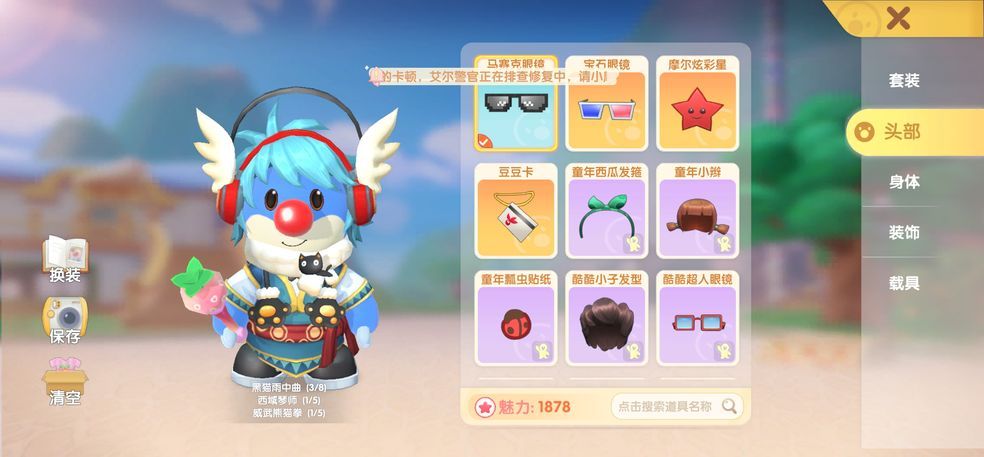Select the 头部 head category tab
The height and width of the screenshot is (457, 984).
pos(904,132)
